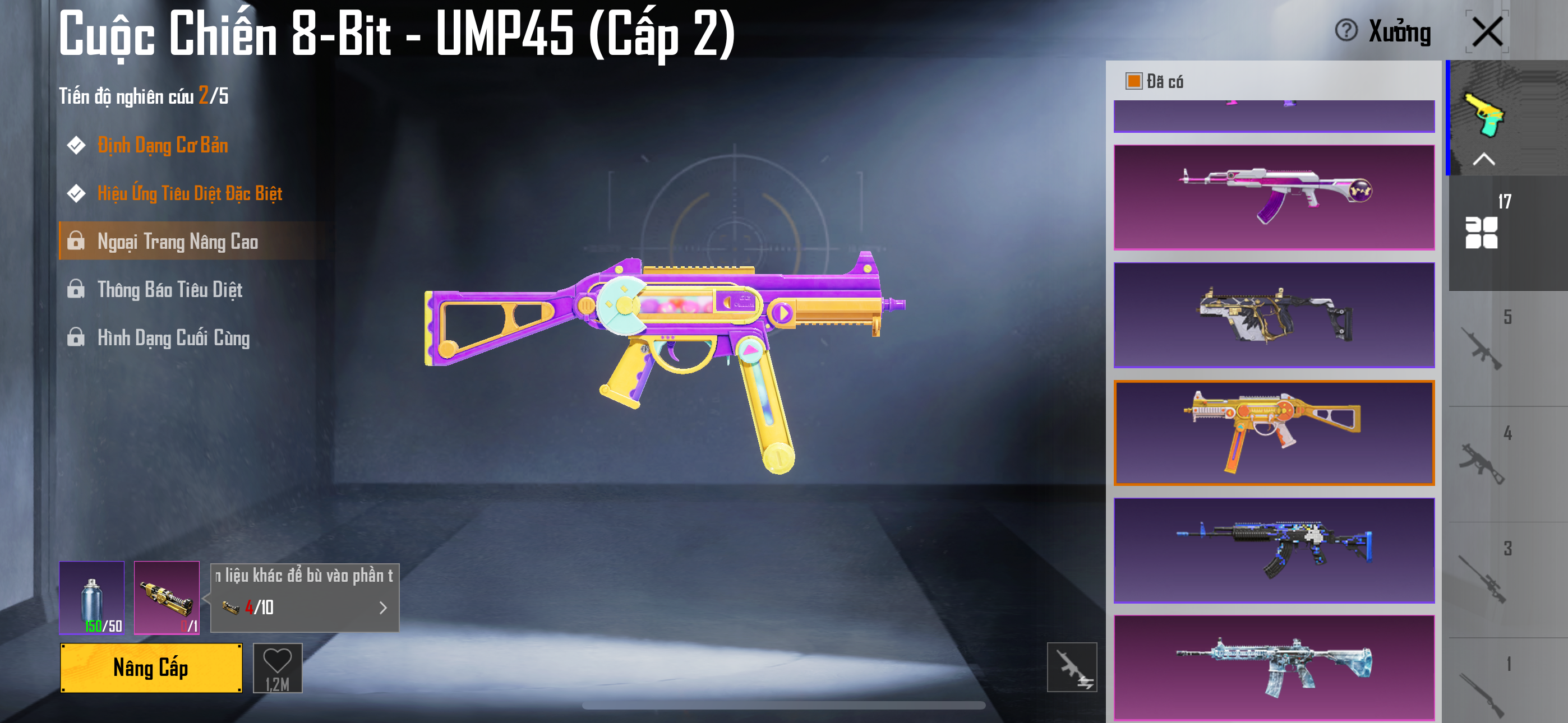This screenshot has width=1568, height=723.
Task: View Hình Dạng Cuối Cùng stage
Action: (173, 338)
